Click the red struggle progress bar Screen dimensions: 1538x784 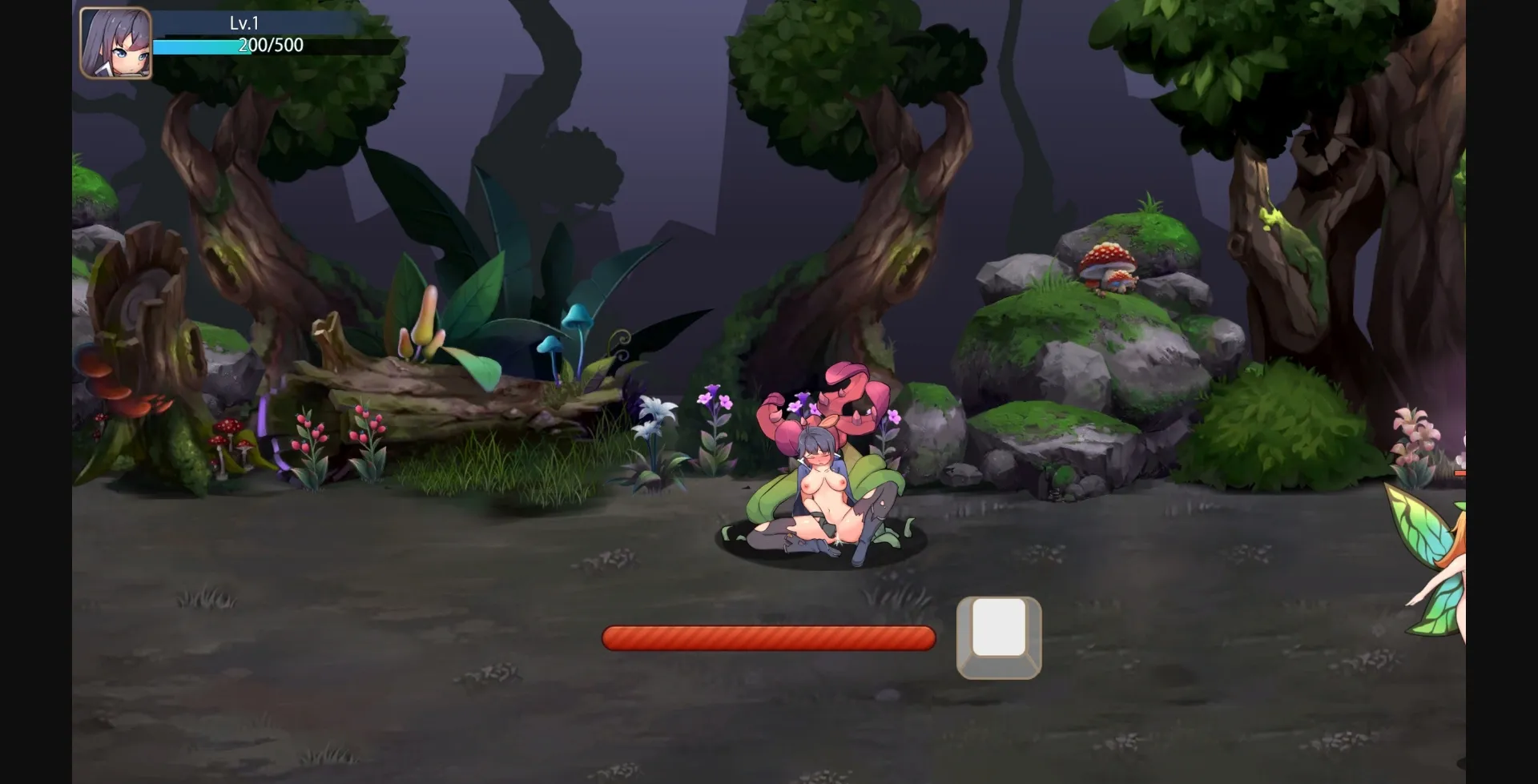[769, 637]
